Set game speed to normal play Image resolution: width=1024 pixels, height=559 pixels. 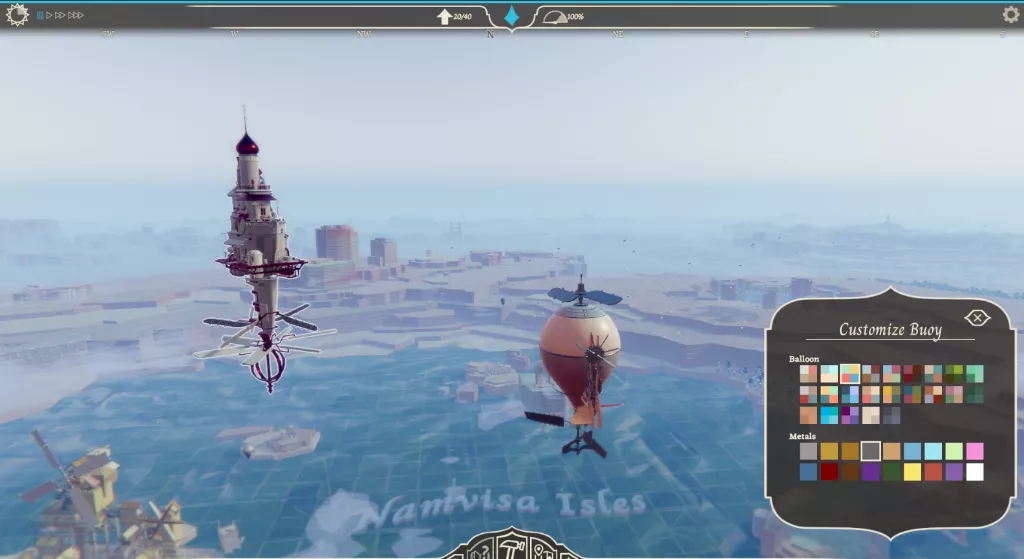pyautogui.click(x=49, y=15)
